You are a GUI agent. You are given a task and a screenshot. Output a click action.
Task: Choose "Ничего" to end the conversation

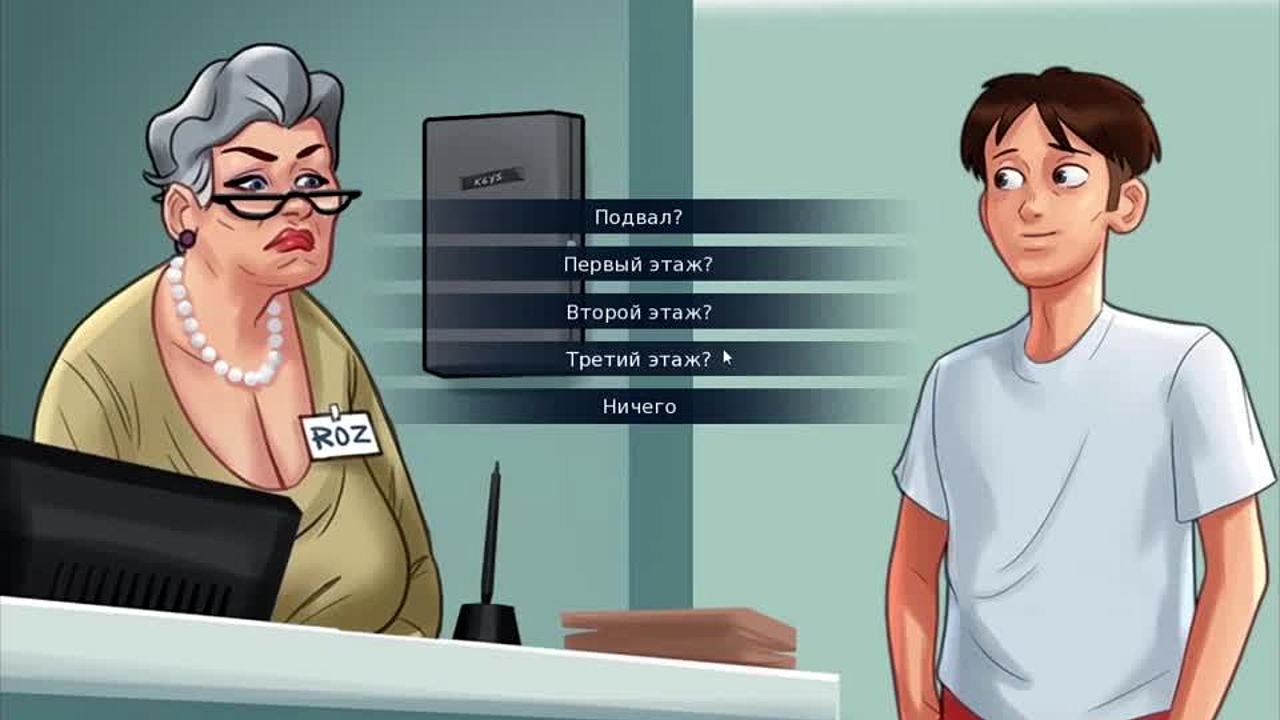tap(638, 407)
